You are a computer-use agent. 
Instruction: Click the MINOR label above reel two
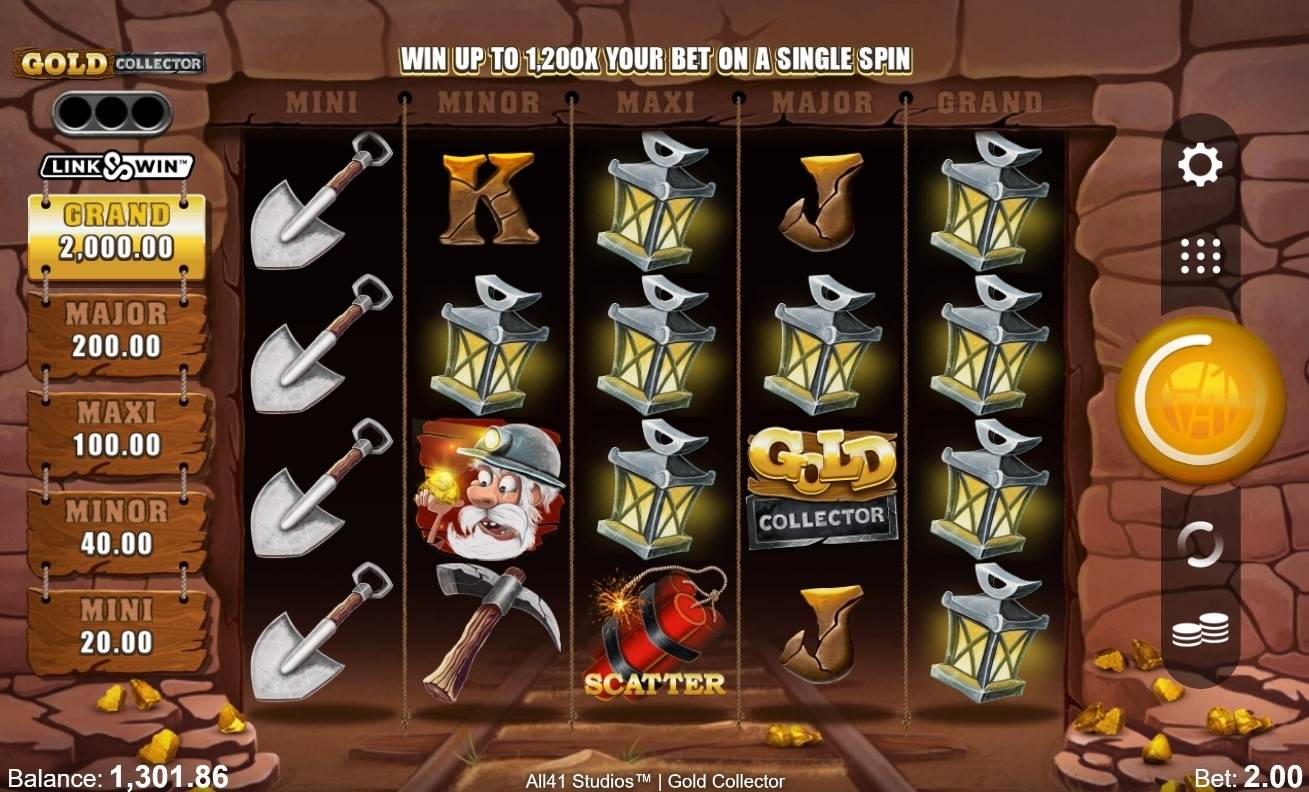[487, 101]
